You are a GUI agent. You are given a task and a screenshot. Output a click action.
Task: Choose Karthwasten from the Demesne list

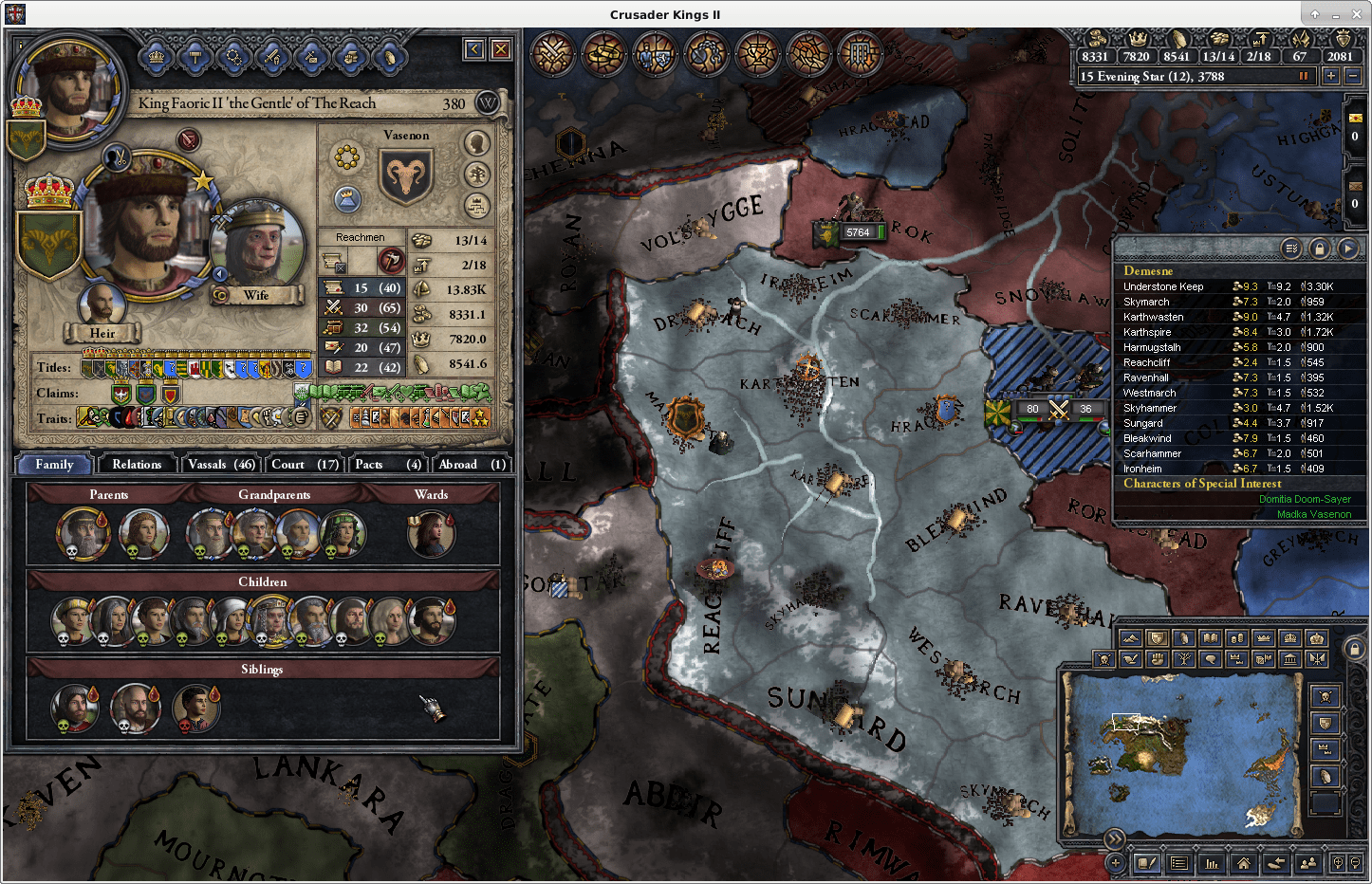(x=1153, y=317)
